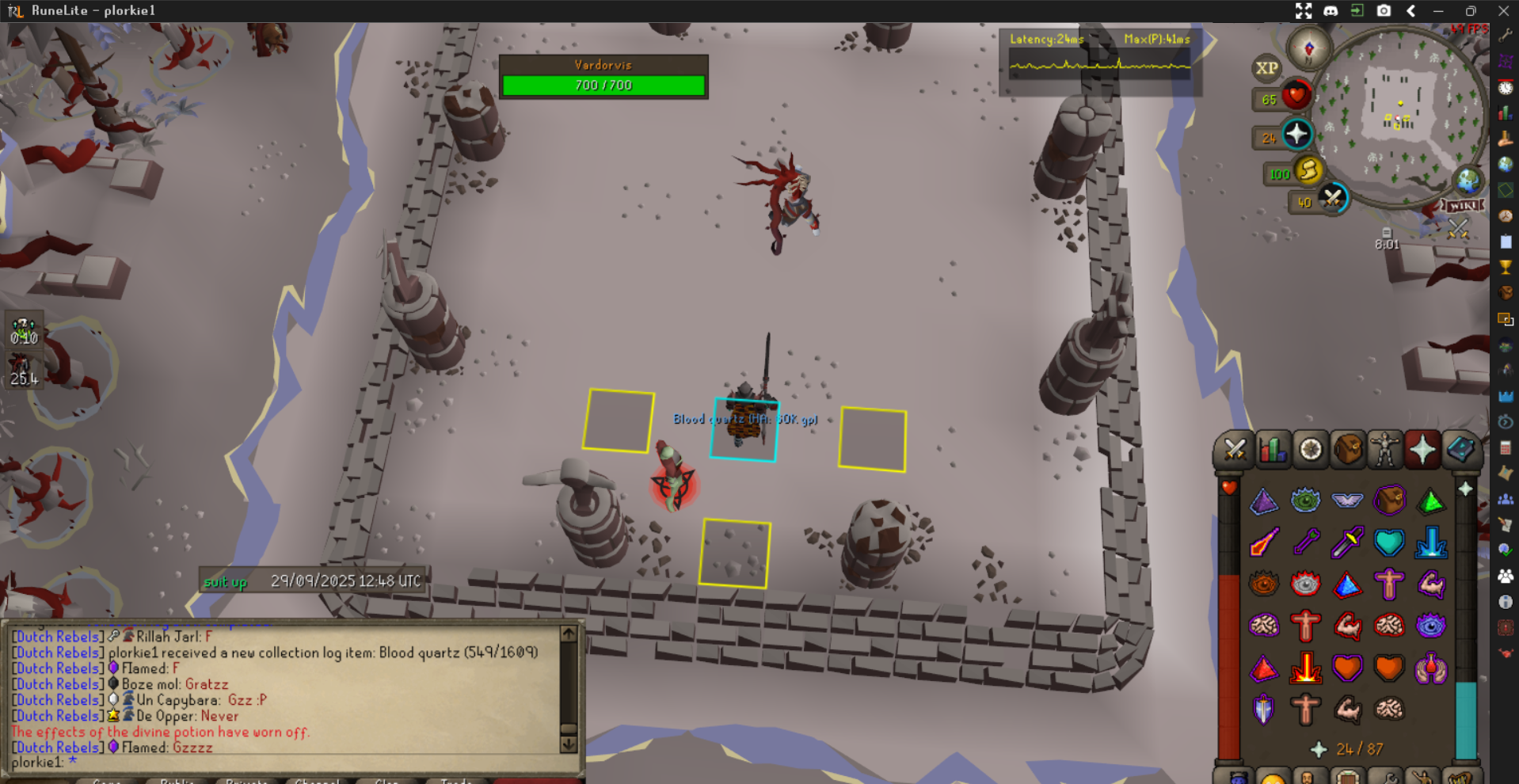
Task: Toggle run with the boot orb
Action: click(1308, 170)
